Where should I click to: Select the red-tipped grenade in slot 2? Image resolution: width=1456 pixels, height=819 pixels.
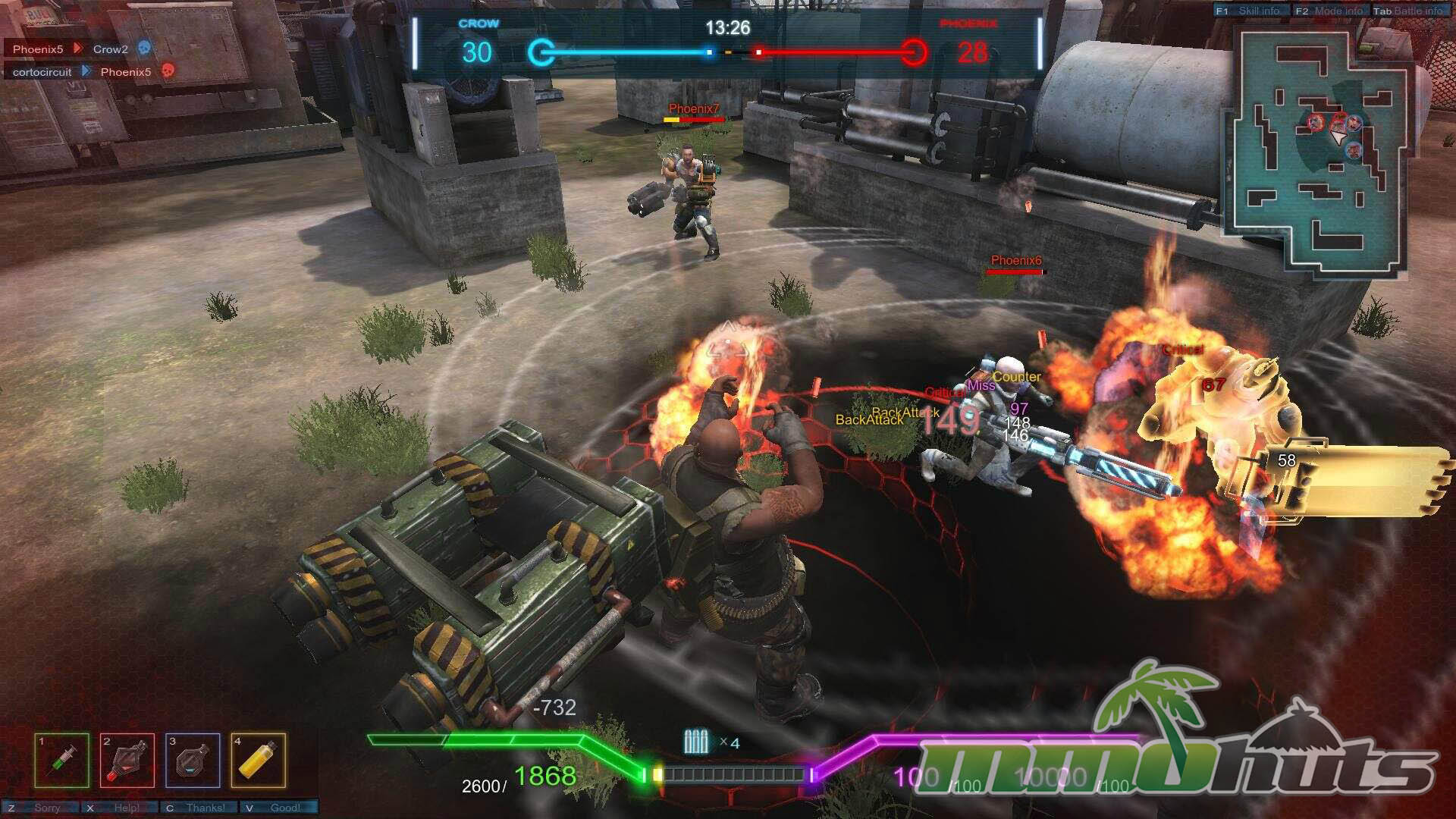point(127,760)
